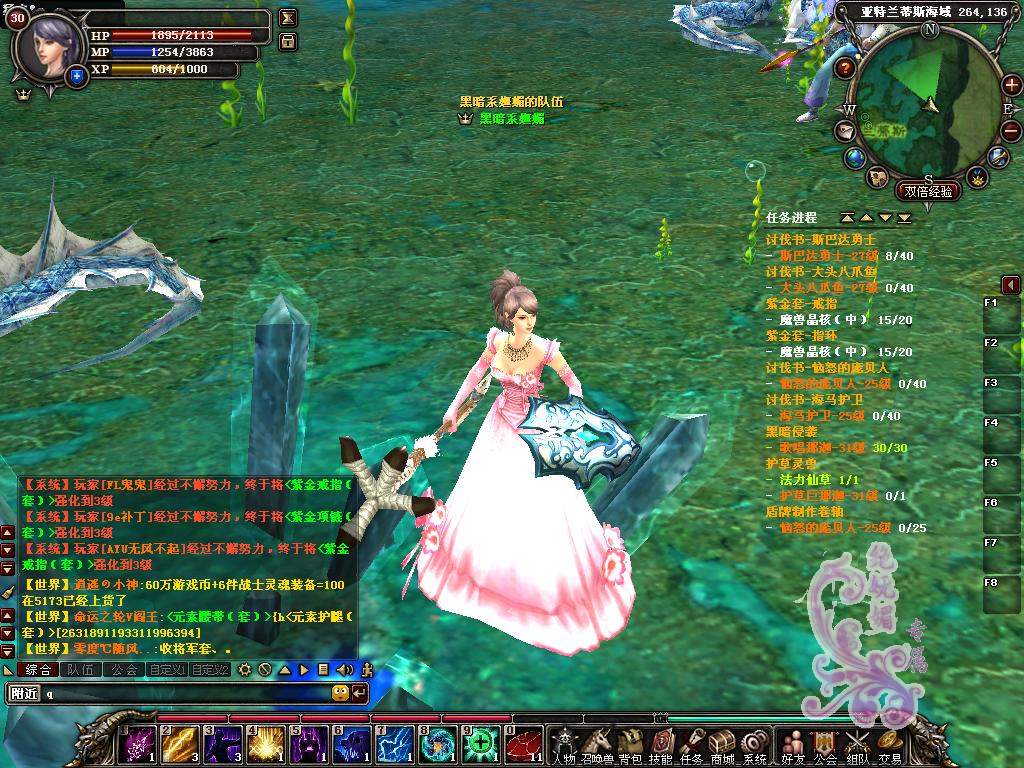Click the 双倍经验 double experience button
The image size is (1024, 768).
tap(928, 191)
